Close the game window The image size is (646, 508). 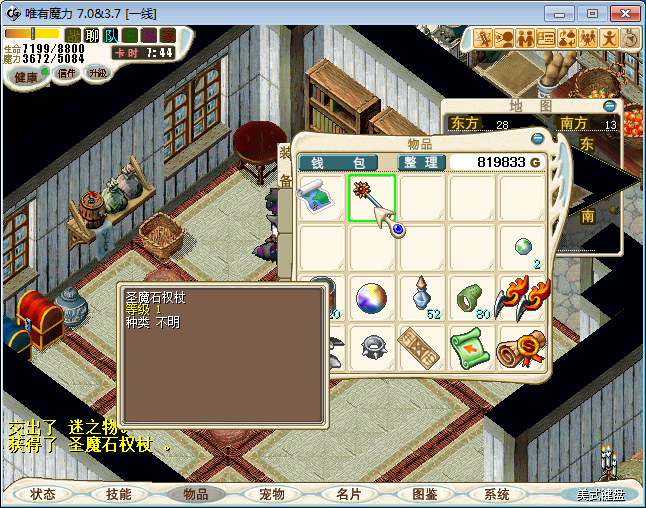pyautogui.click(x=623, y=13)
